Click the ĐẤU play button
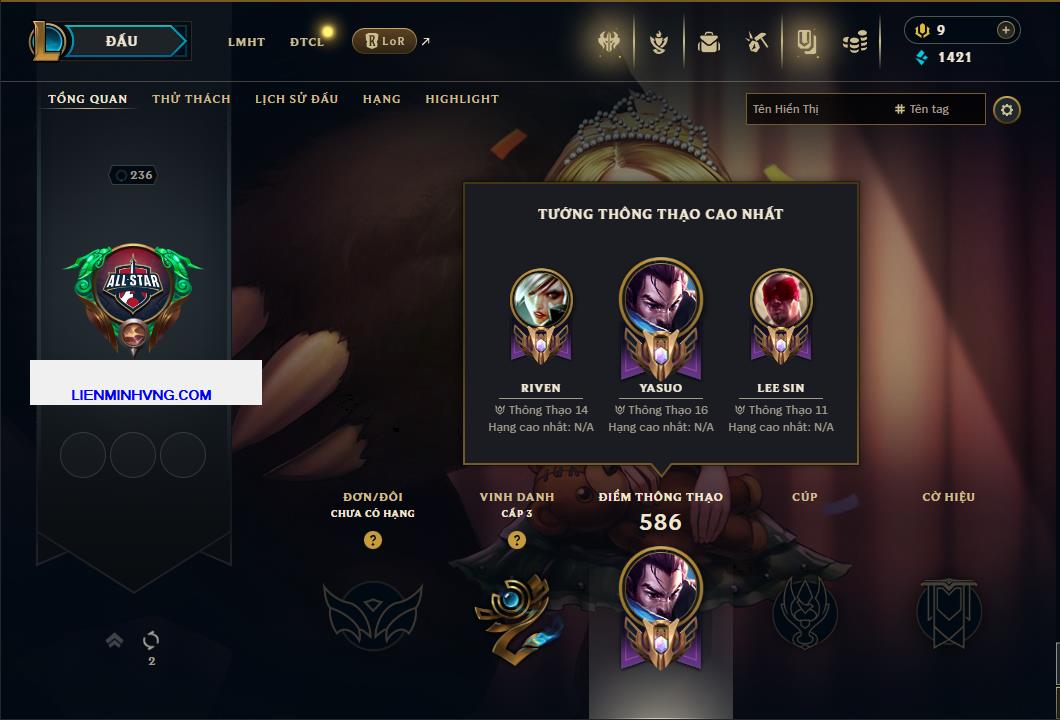Viewport: 1060px width, 720px height. pos(121,41)
